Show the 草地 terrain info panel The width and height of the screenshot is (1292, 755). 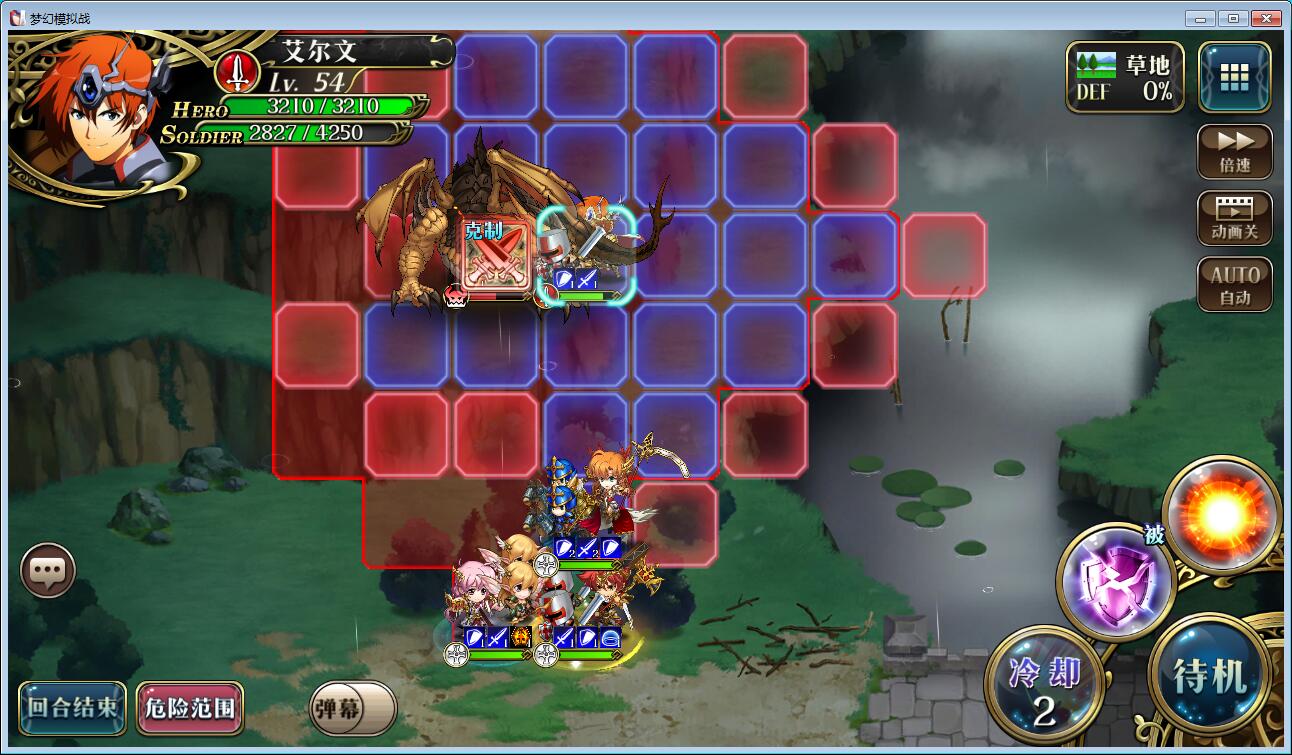click(1123, 77)
